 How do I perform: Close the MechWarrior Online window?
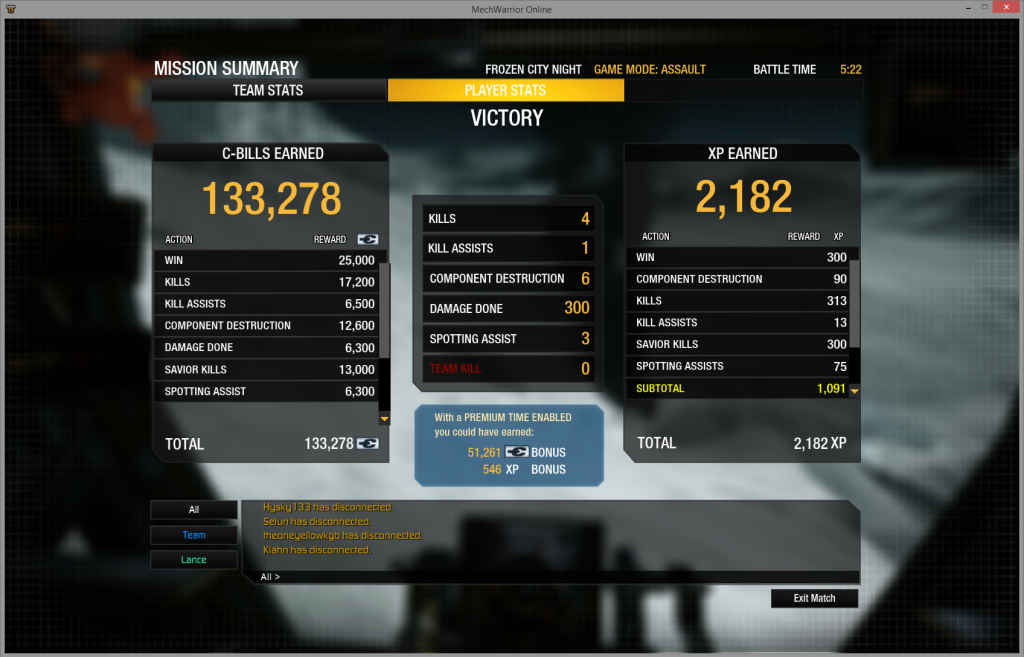1005,9
